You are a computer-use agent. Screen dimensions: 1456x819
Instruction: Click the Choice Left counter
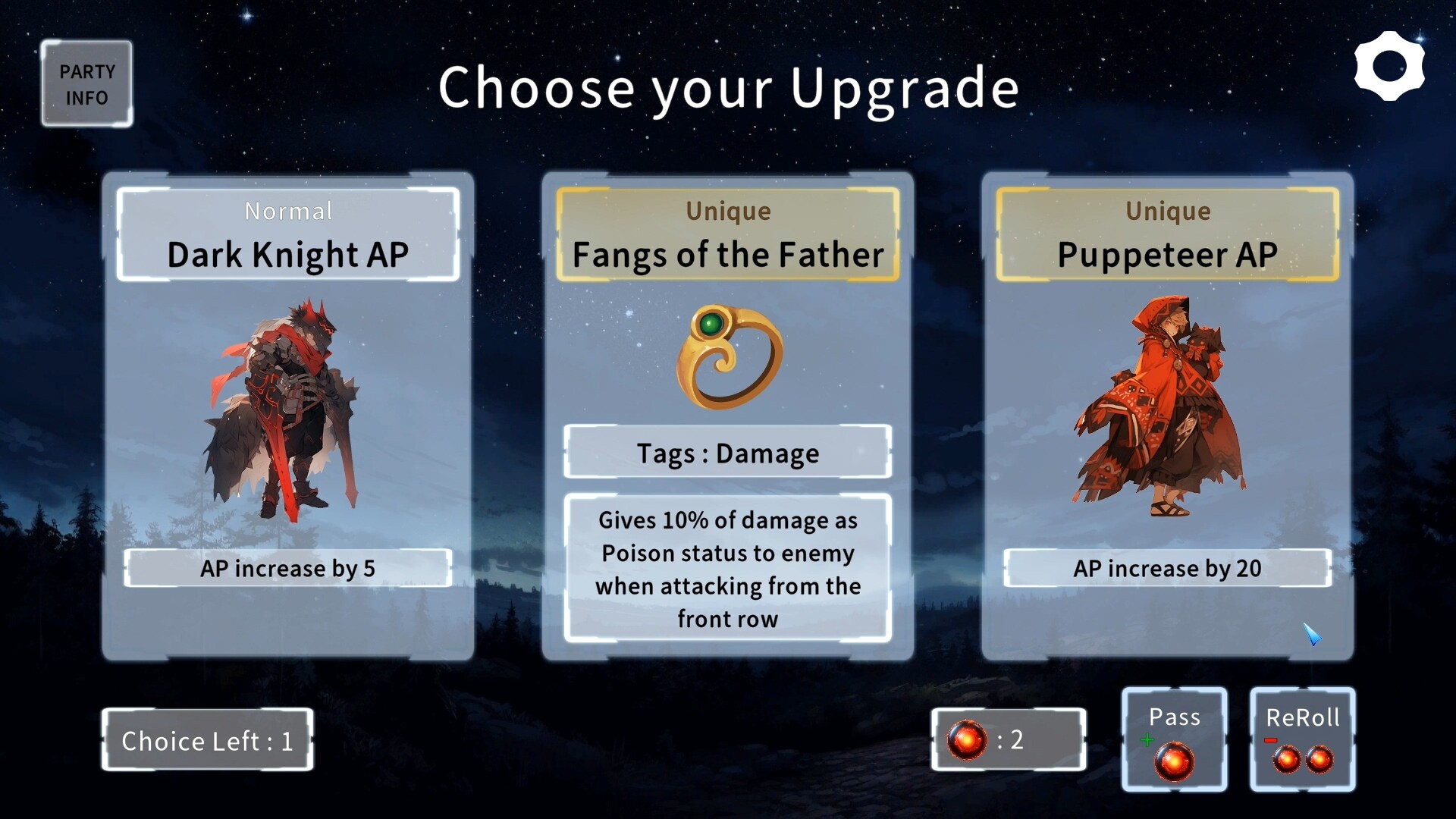pyautogui.click(x=207, y=741)
